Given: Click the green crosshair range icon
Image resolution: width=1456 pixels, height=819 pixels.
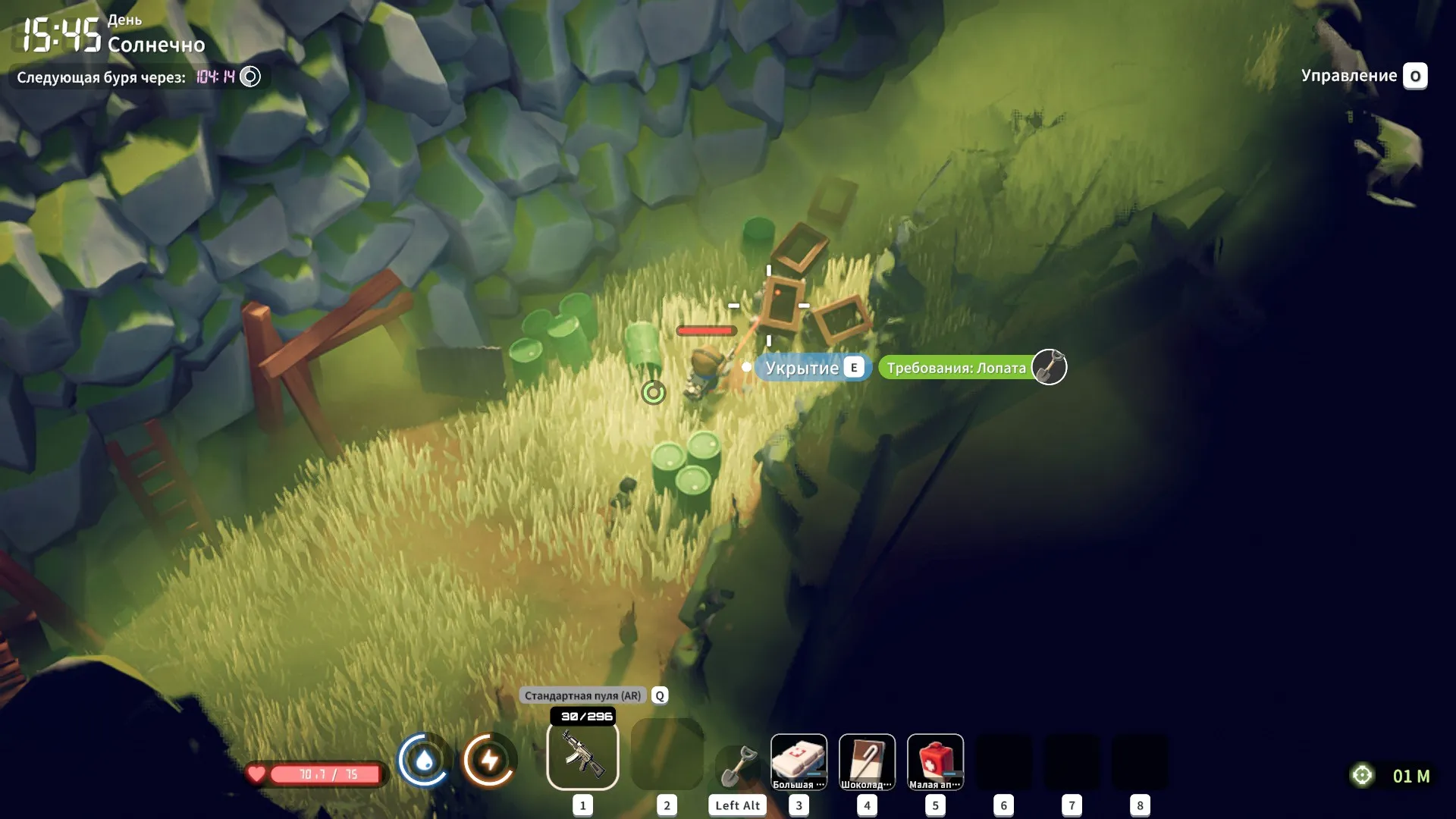Looking at the screenshot, I should 1363,775.
